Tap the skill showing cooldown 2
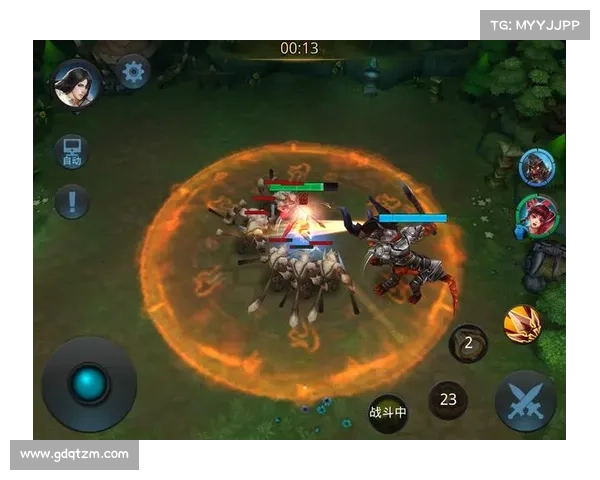The height and width of the screenshot is (480, 600). [468, 343]
